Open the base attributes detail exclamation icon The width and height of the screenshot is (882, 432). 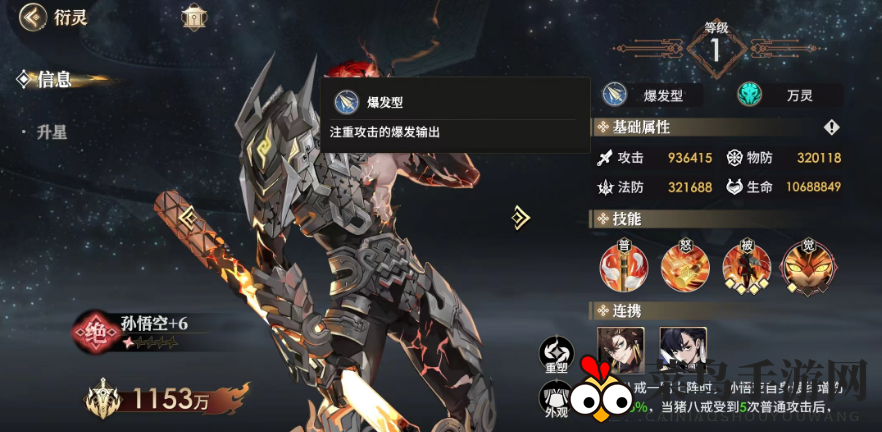[x=831, y=127]
